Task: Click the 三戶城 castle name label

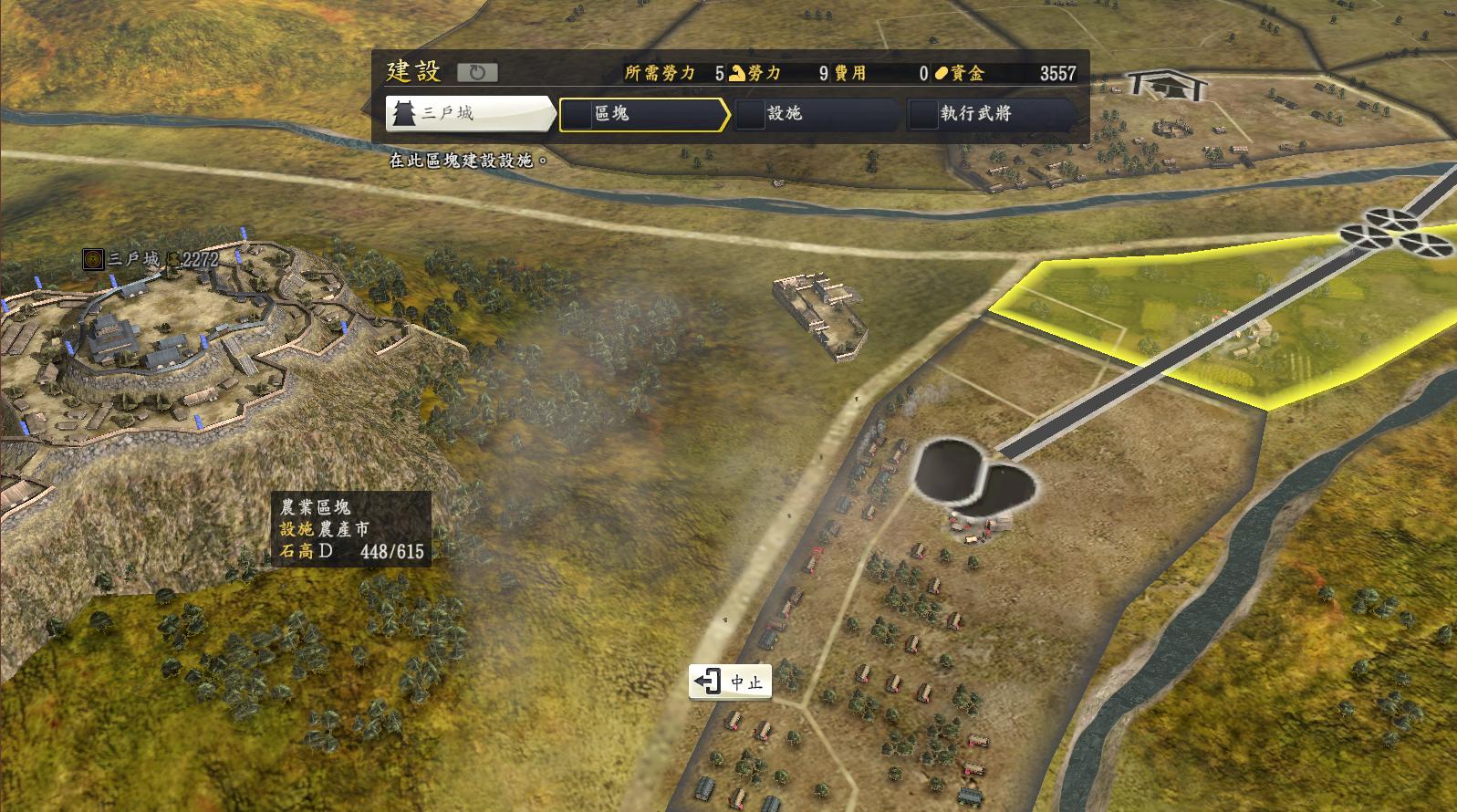Action: click(x=133, y=259)
